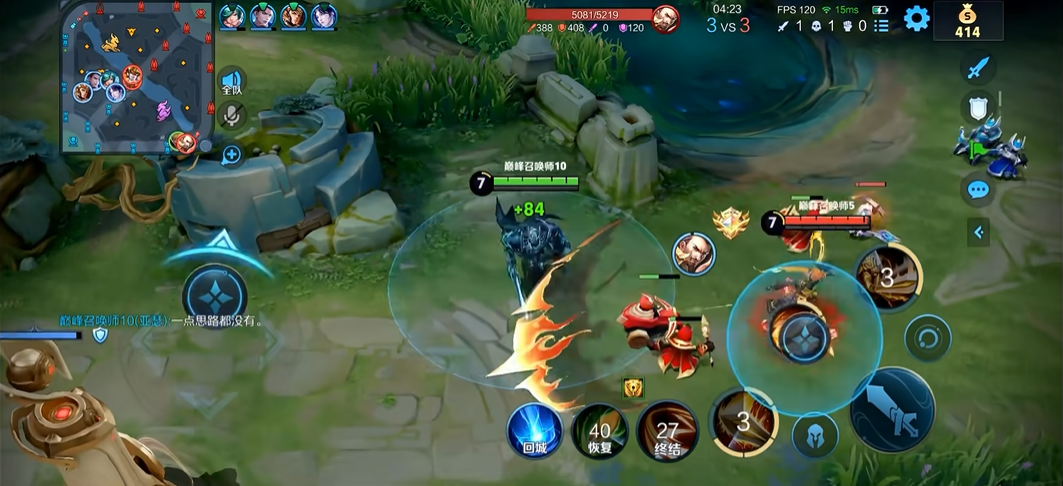
Task: Activate the 终结 execute spell
Action: tap(667, 432)
